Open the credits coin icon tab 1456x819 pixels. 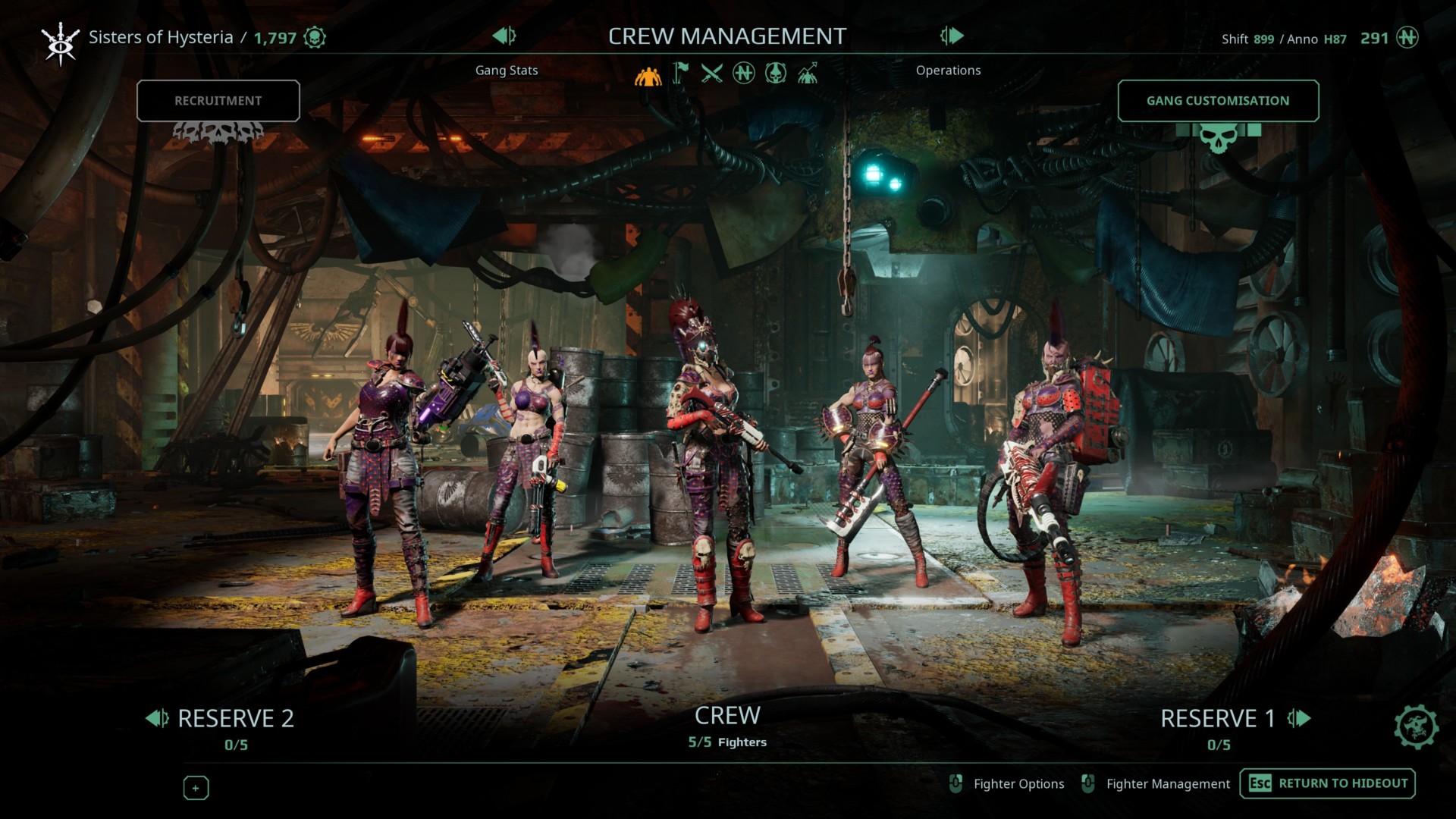[x=744, y=74]
